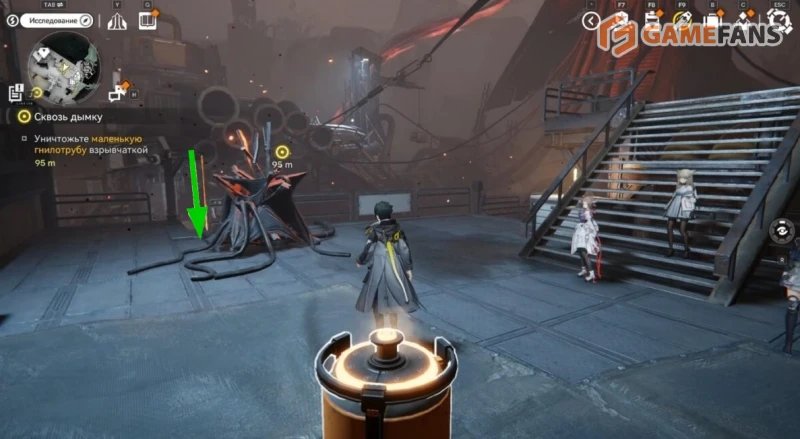Open the mission list icon beside minimap
The height and width of the screenshot is (439, 800).
pyautogui.click(x=16, y=93)
